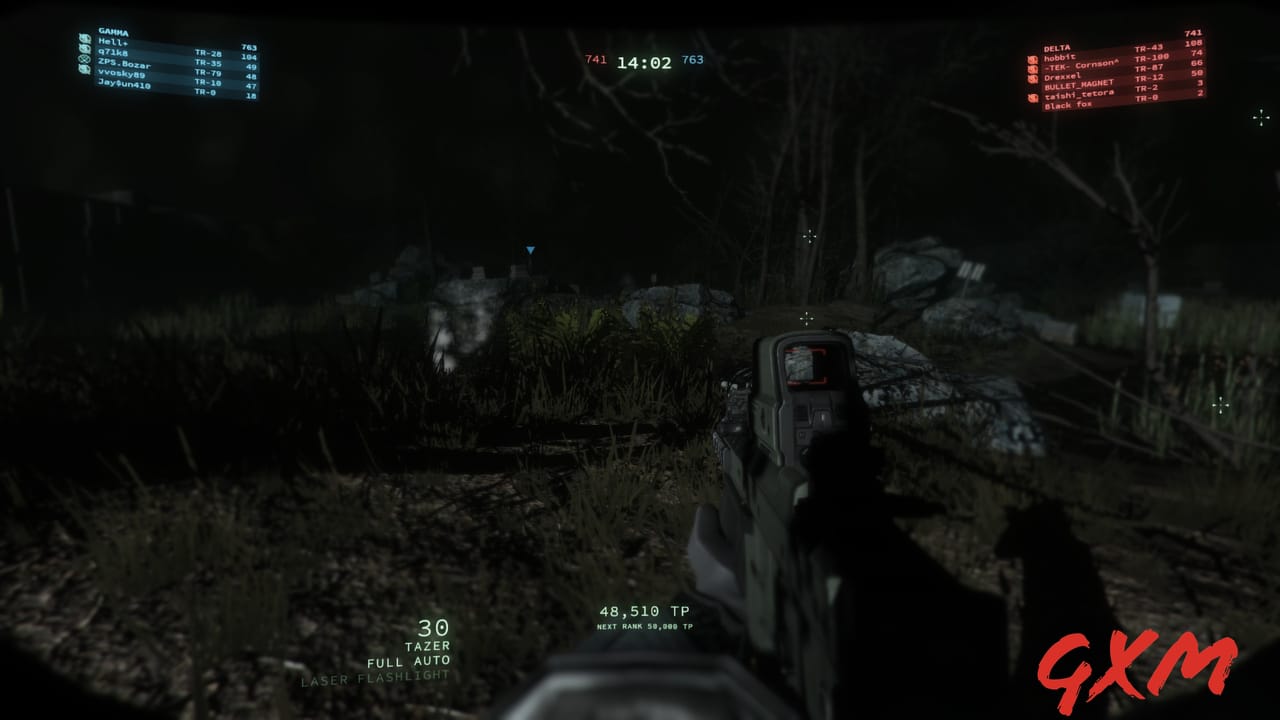Viewport: 1280px width, 720px height.
Task: Select the crossed-out icon beside ZPS.Bozar
Action: tap(83, 60)
